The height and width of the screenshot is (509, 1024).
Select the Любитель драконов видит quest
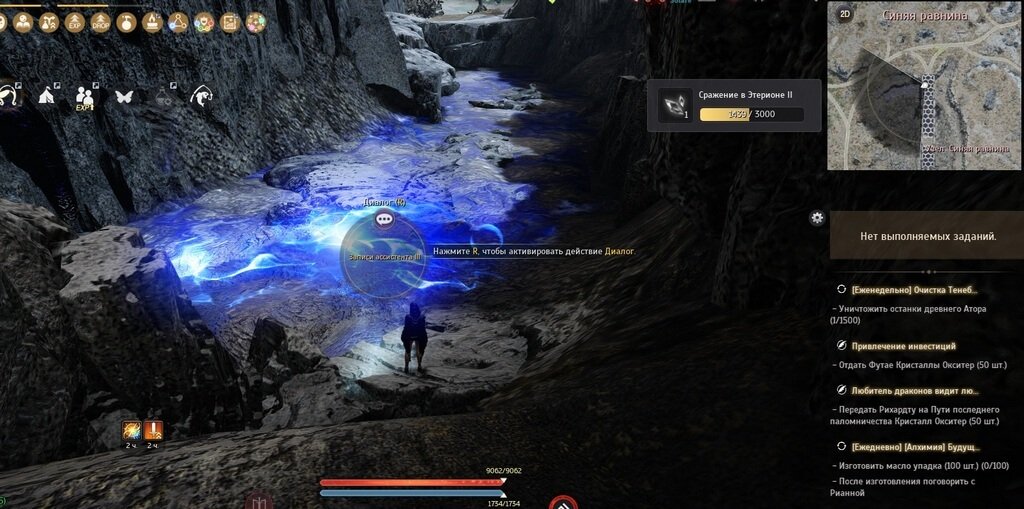click(x=915, y=391)
